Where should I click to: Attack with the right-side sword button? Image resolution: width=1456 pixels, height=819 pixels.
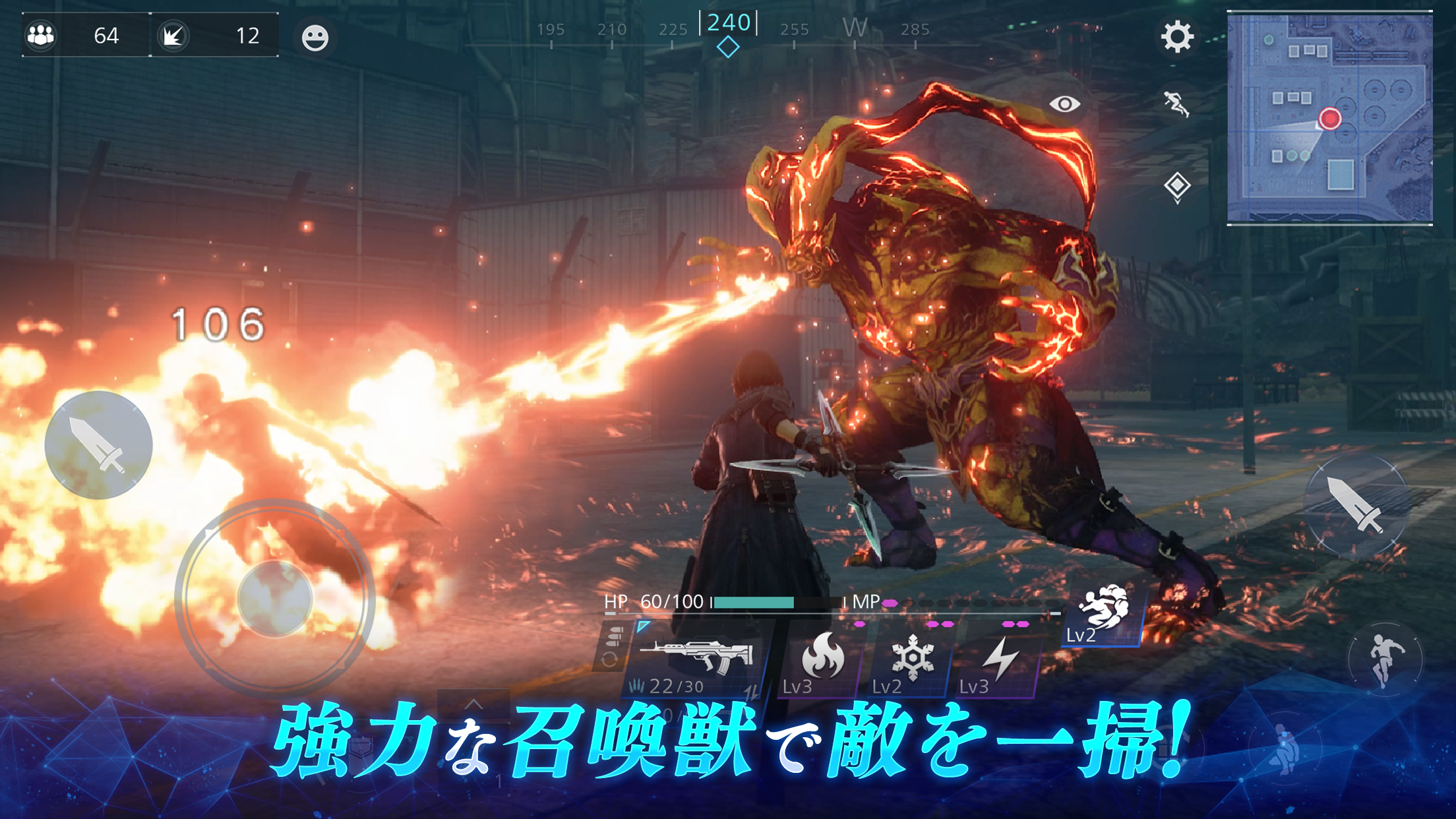[x=1356, y=504]
